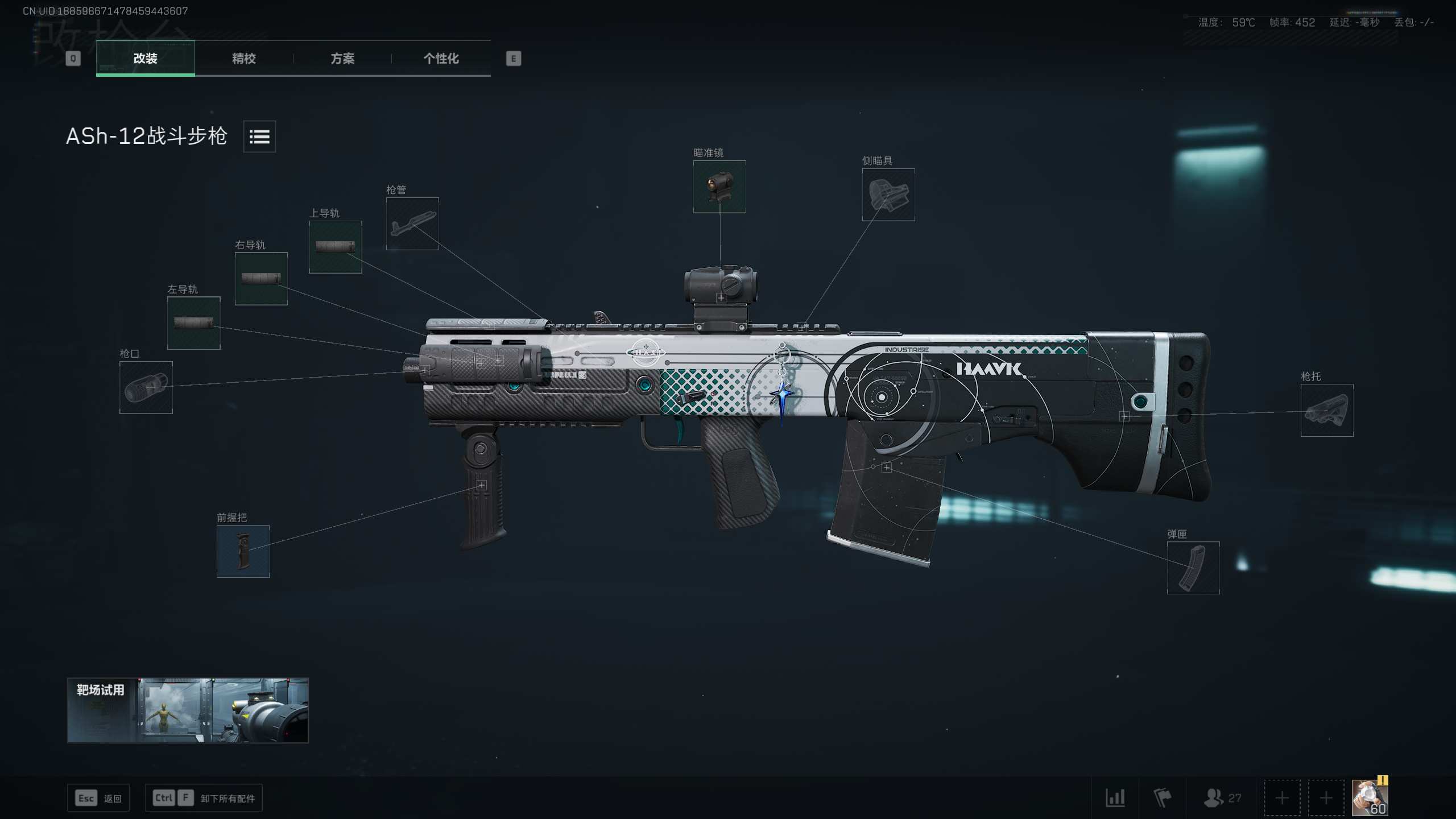Select the 方案 tab

click(342, 58)
